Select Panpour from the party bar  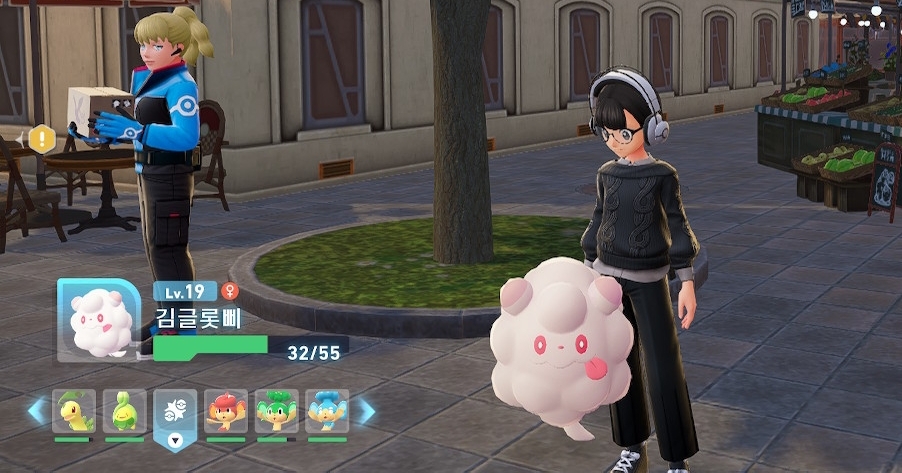pos(327,411)
